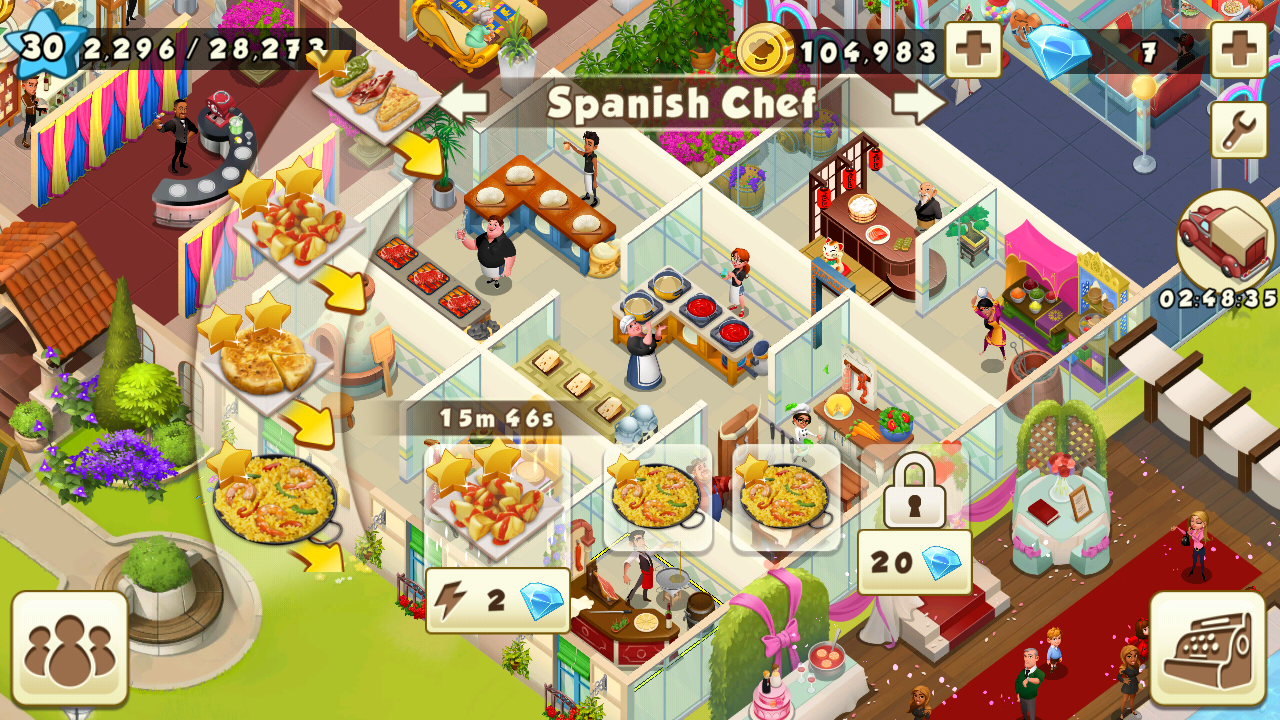Open the wrench settings button
Viewport: 1280px width, 720px height.
pos(1238,130)
